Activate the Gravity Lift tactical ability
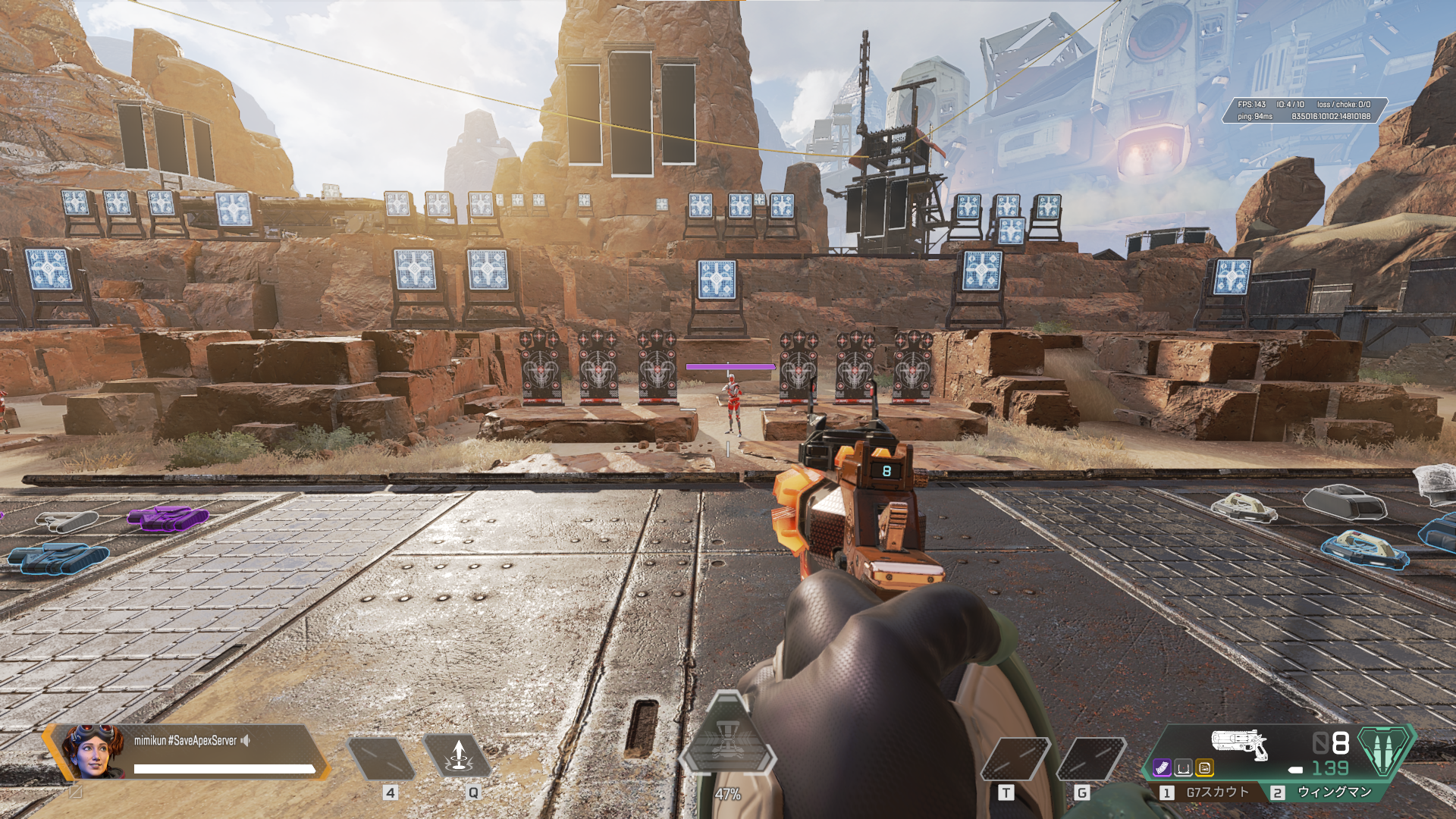This screenshot has height=819, width=1456. [x=457, y=756]
